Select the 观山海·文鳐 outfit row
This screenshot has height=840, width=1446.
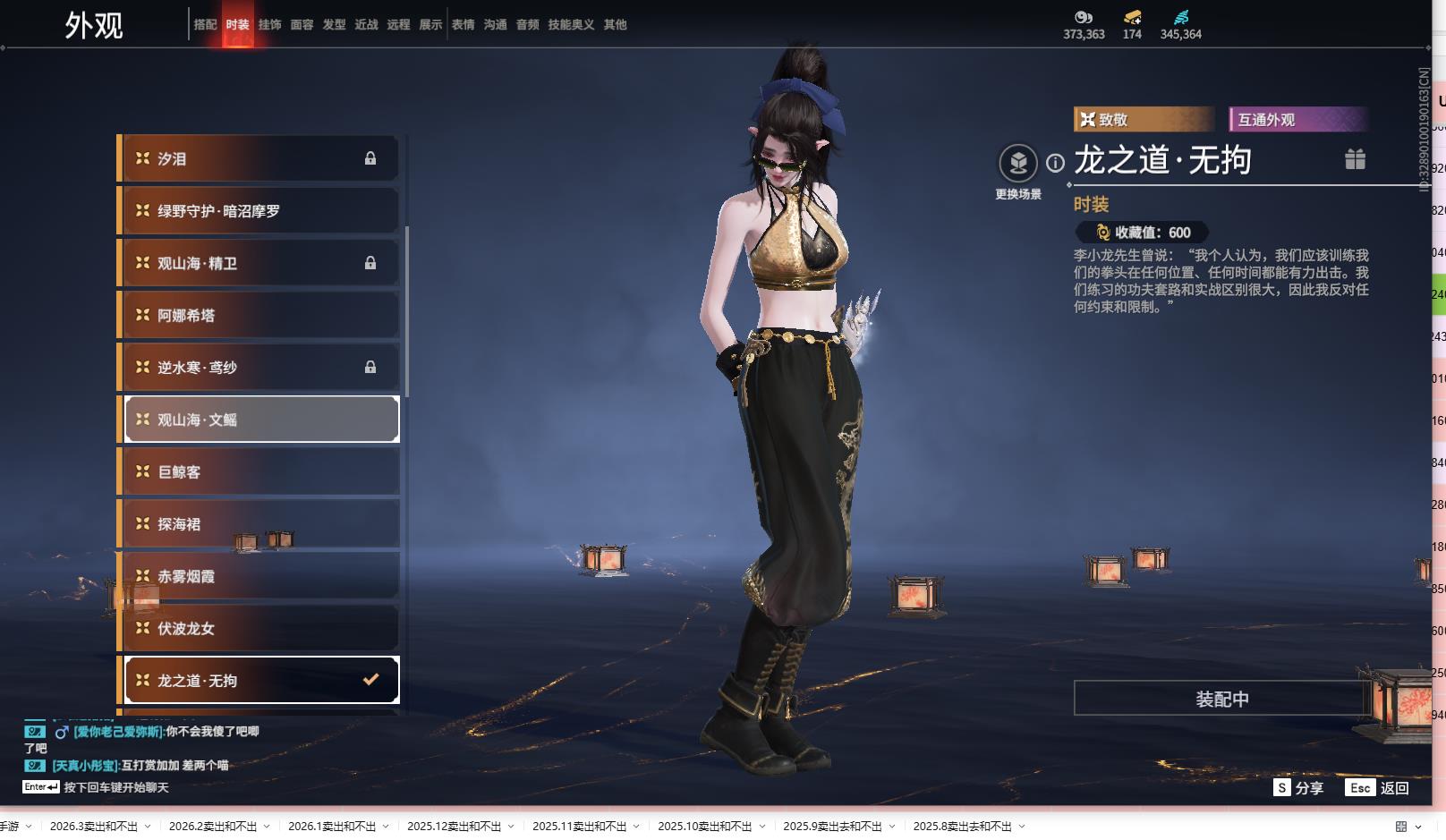[x=259, y=420]
